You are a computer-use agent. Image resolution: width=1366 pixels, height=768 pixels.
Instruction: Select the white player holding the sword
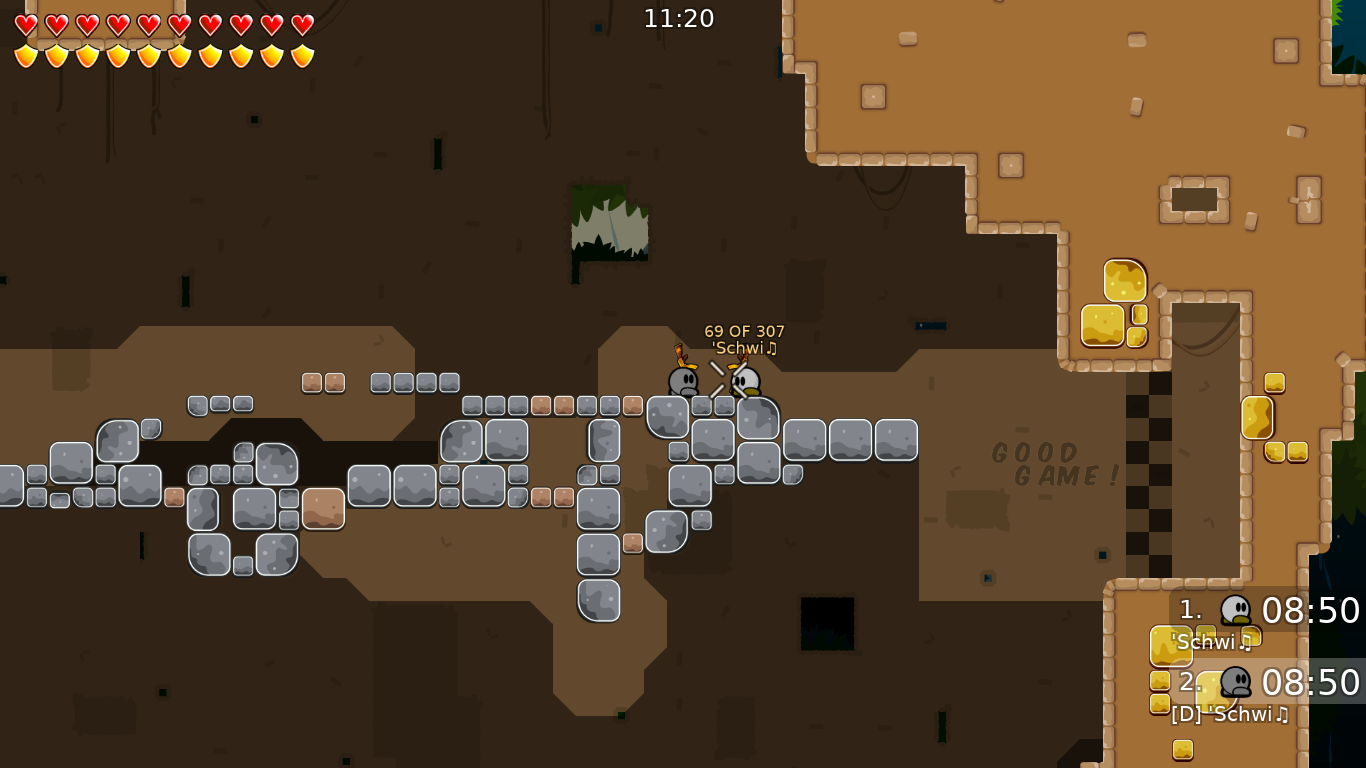click(744, 382)
